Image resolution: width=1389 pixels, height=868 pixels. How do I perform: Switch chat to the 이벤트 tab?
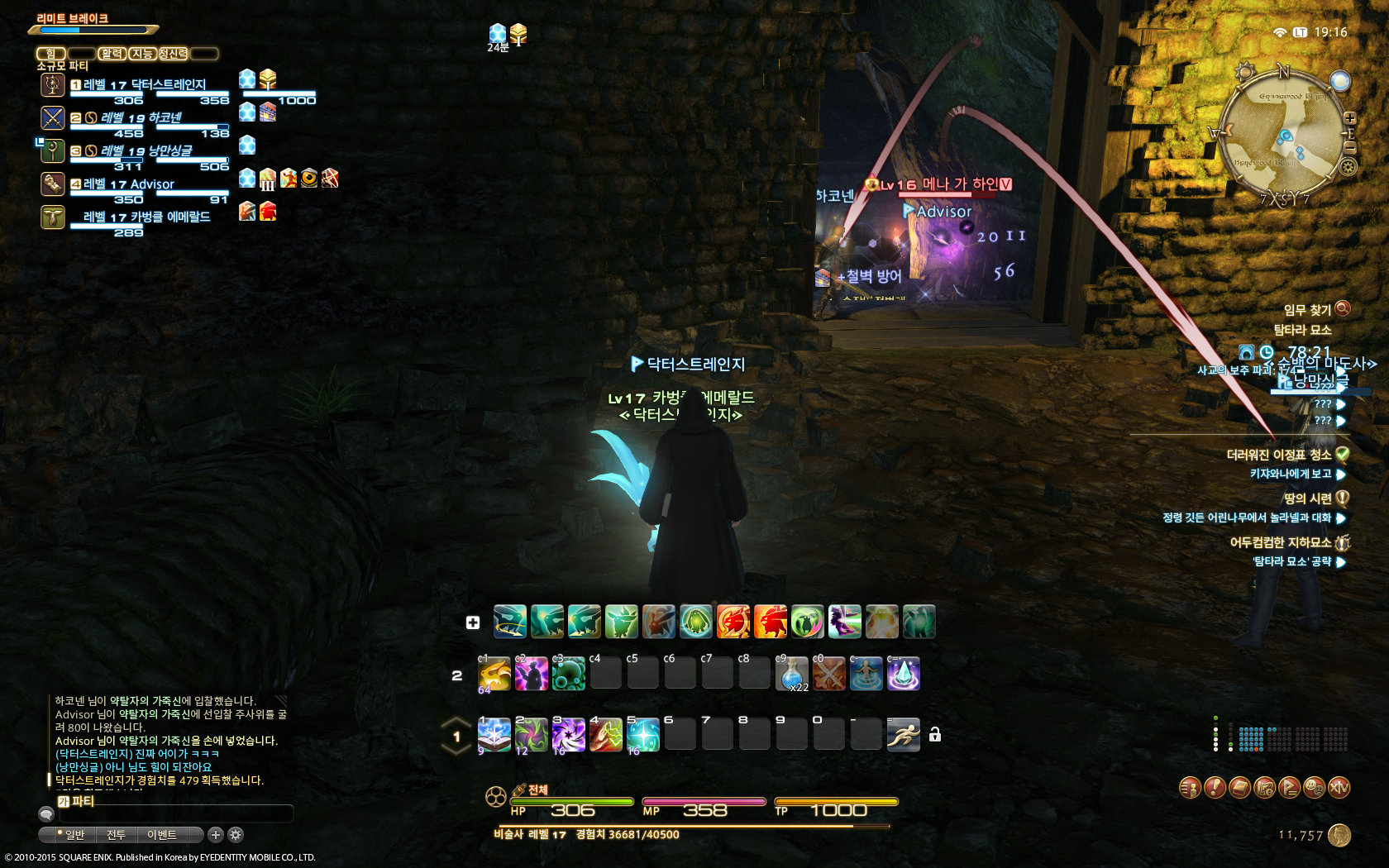point(162,835)
